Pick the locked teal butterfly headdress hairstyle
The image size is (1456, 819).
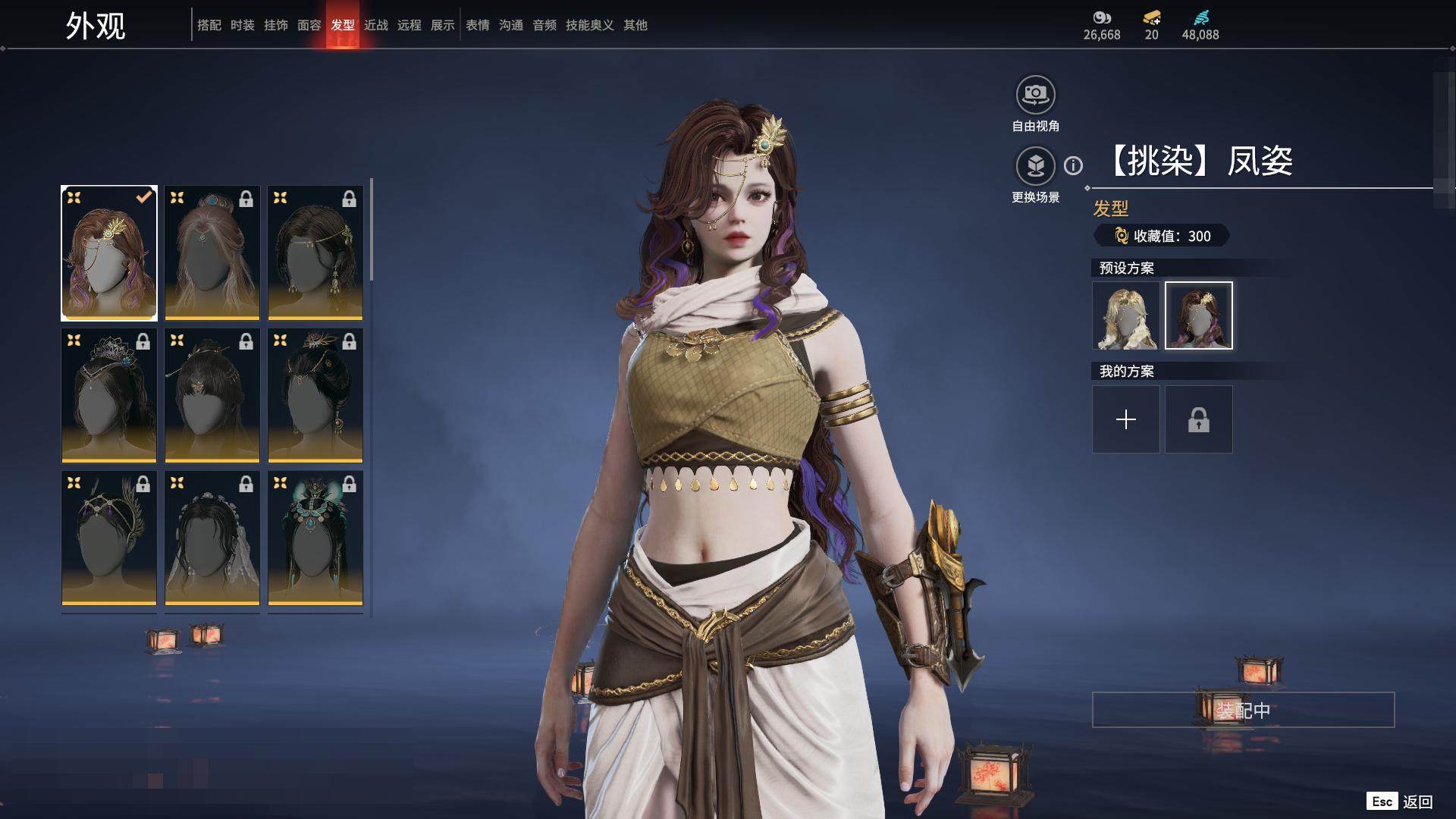(x=315, y=538)
